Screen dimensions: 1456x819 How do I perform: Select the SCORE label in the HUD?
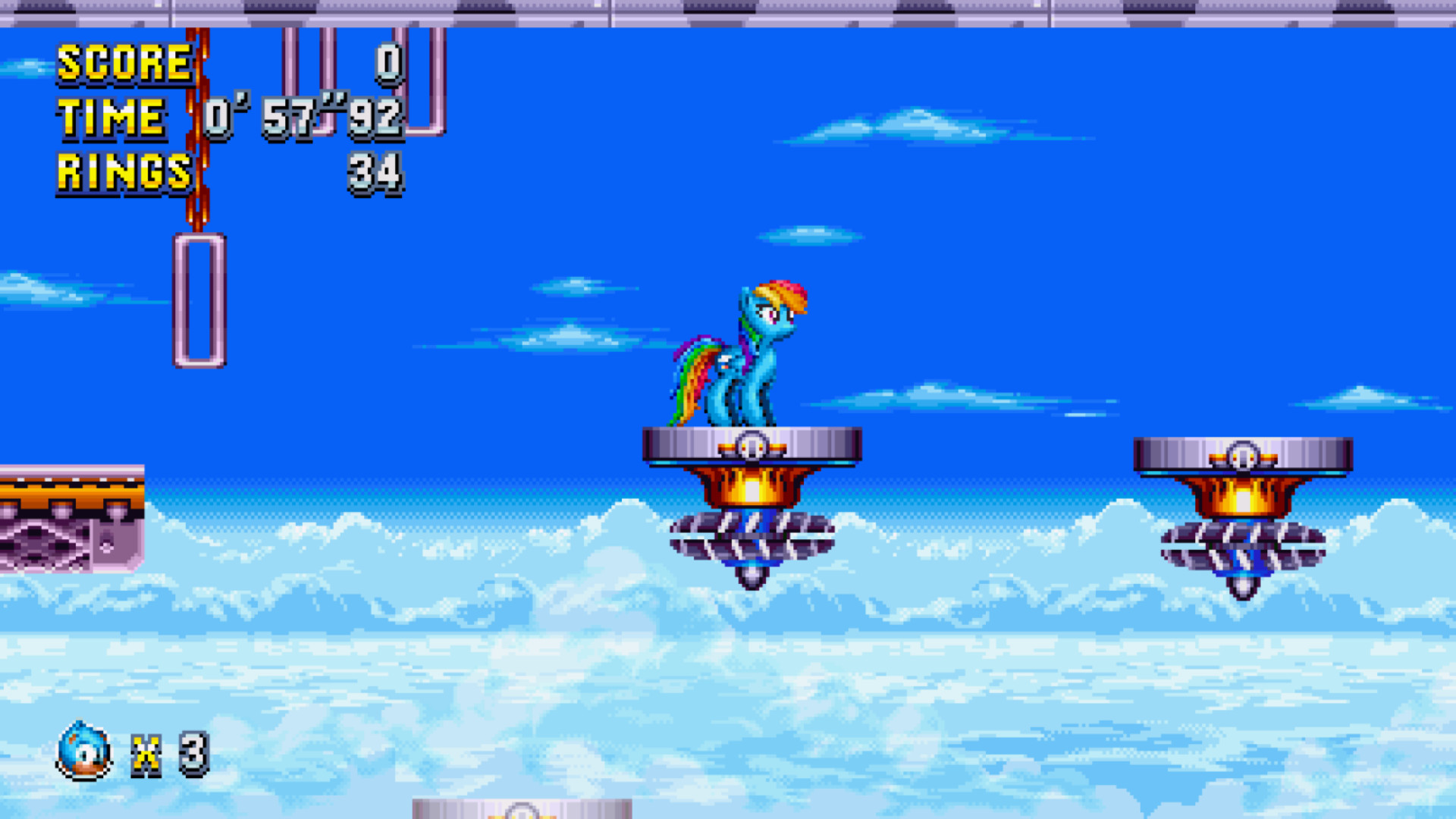pyautogui.click(x=125, y=64)
